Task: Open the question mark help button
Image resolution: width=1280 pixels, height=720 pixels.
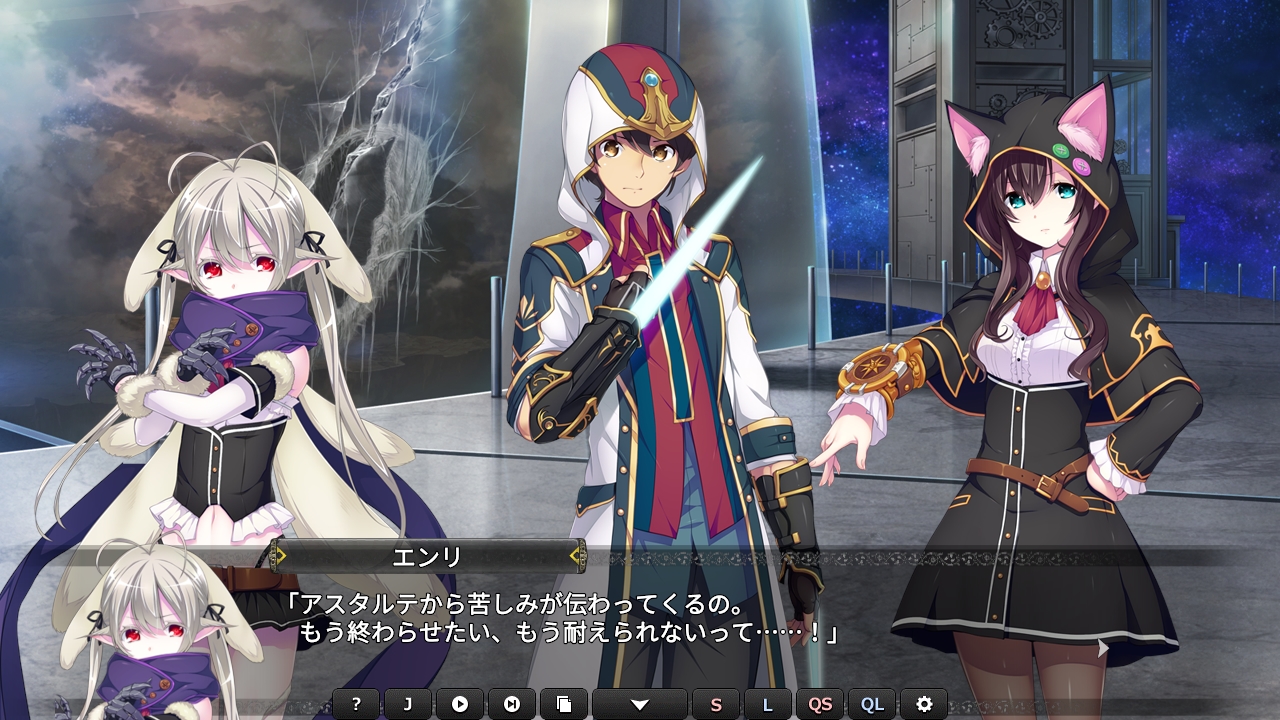Action: [x=356, y=704]
